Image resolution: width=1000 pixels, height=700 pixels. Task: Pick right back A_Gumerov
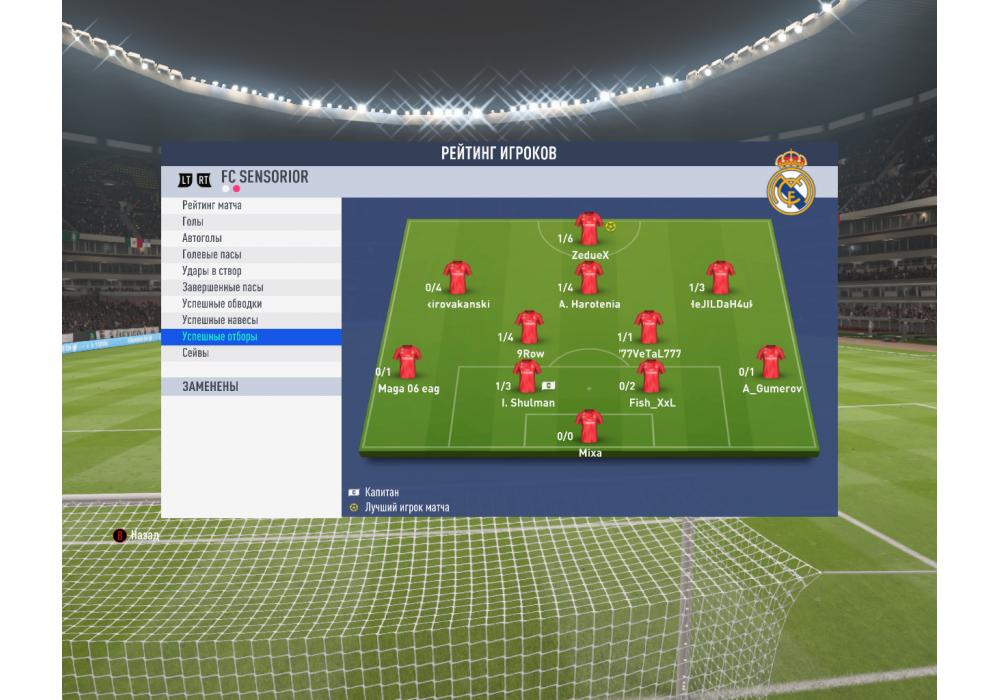click(x=771, y=362)
